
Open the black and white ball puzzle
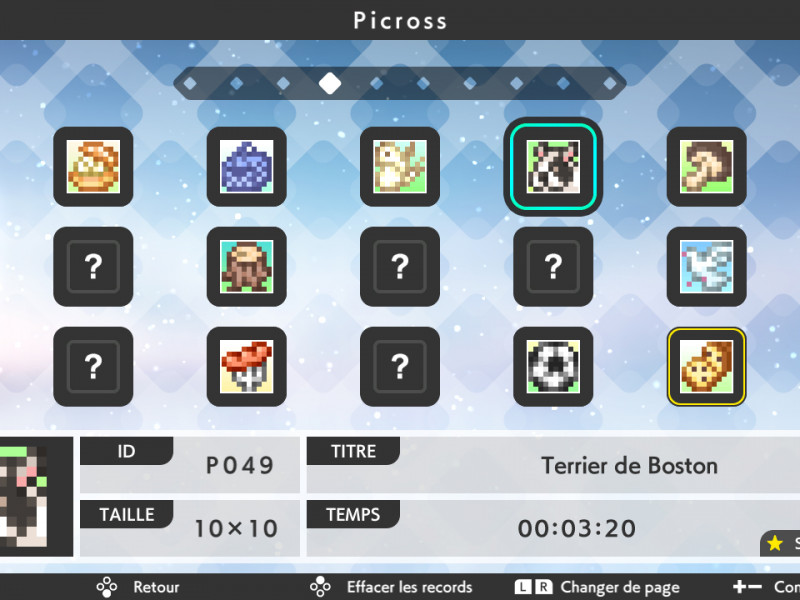[x=553, y=366]
